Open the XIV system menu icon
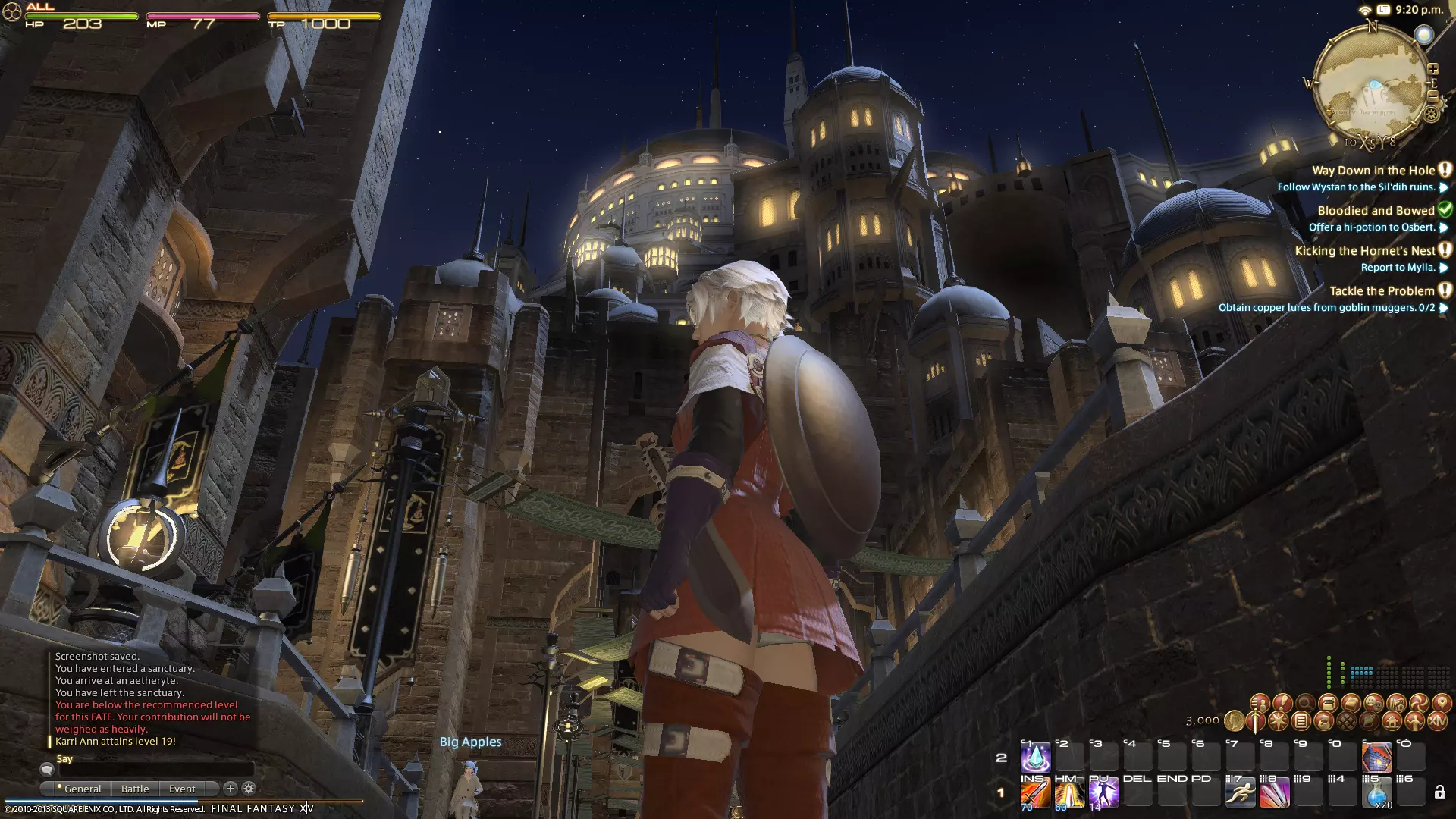Image resolution: width=1456 pixels, height=819 pixels. click(x=1437, y=721)
